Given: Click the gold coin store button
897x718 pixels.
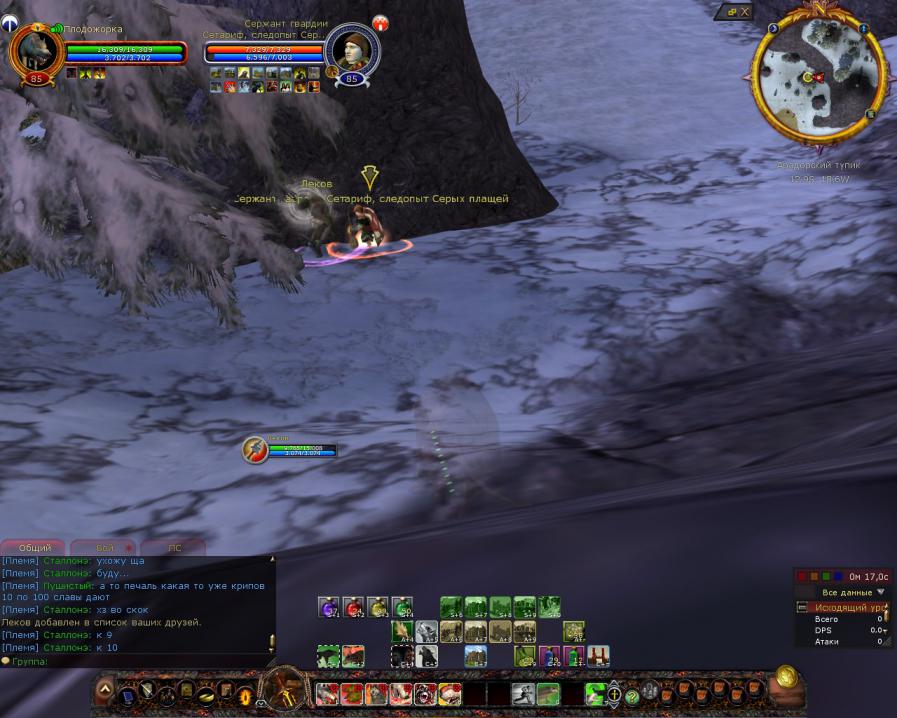Looking at the screenshot, I should [786, 676].
